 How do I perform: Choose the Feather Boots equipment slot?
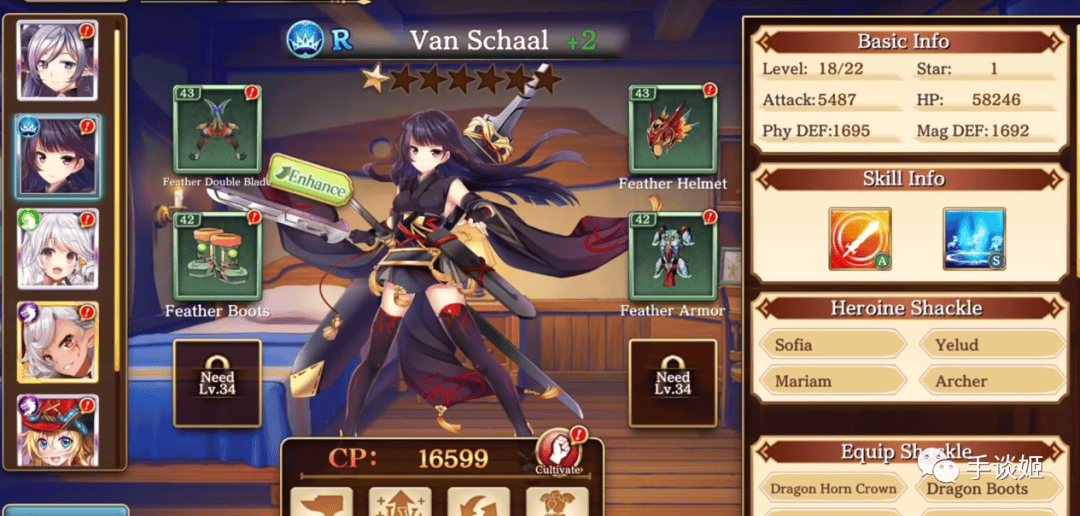[217, 256]
